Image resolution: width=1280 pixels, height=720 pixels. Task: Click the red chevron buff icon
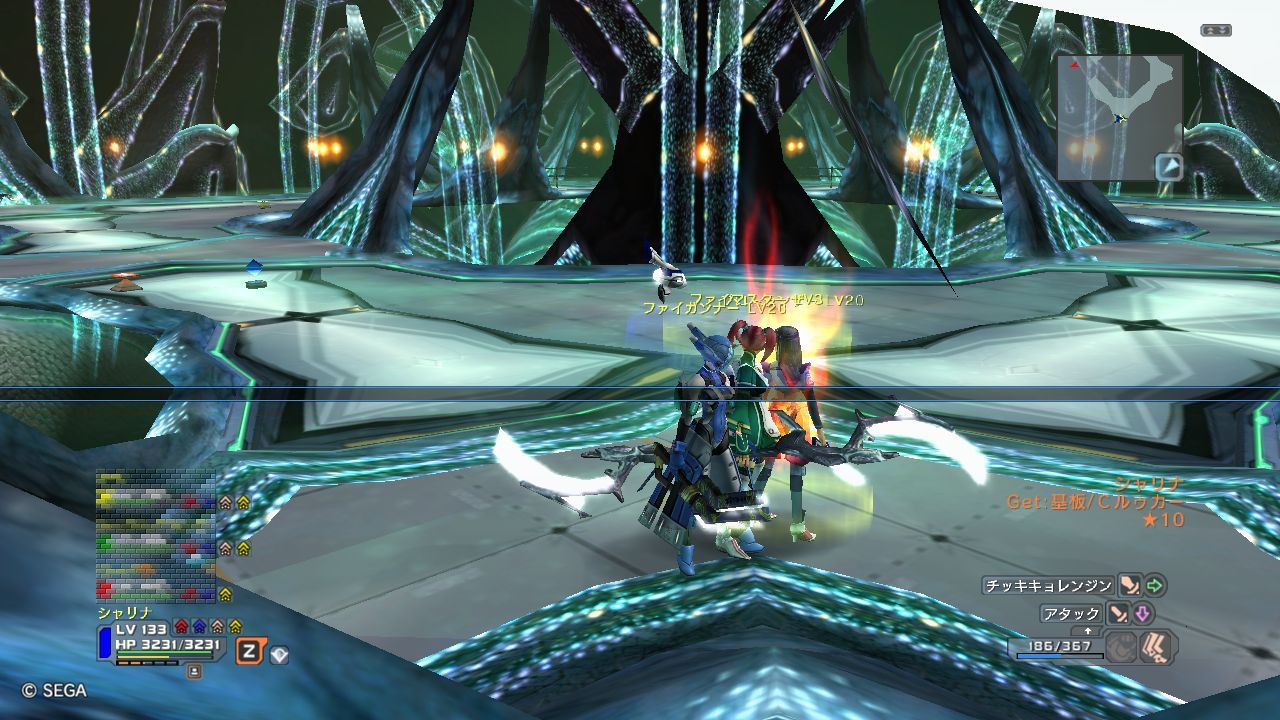181,627
